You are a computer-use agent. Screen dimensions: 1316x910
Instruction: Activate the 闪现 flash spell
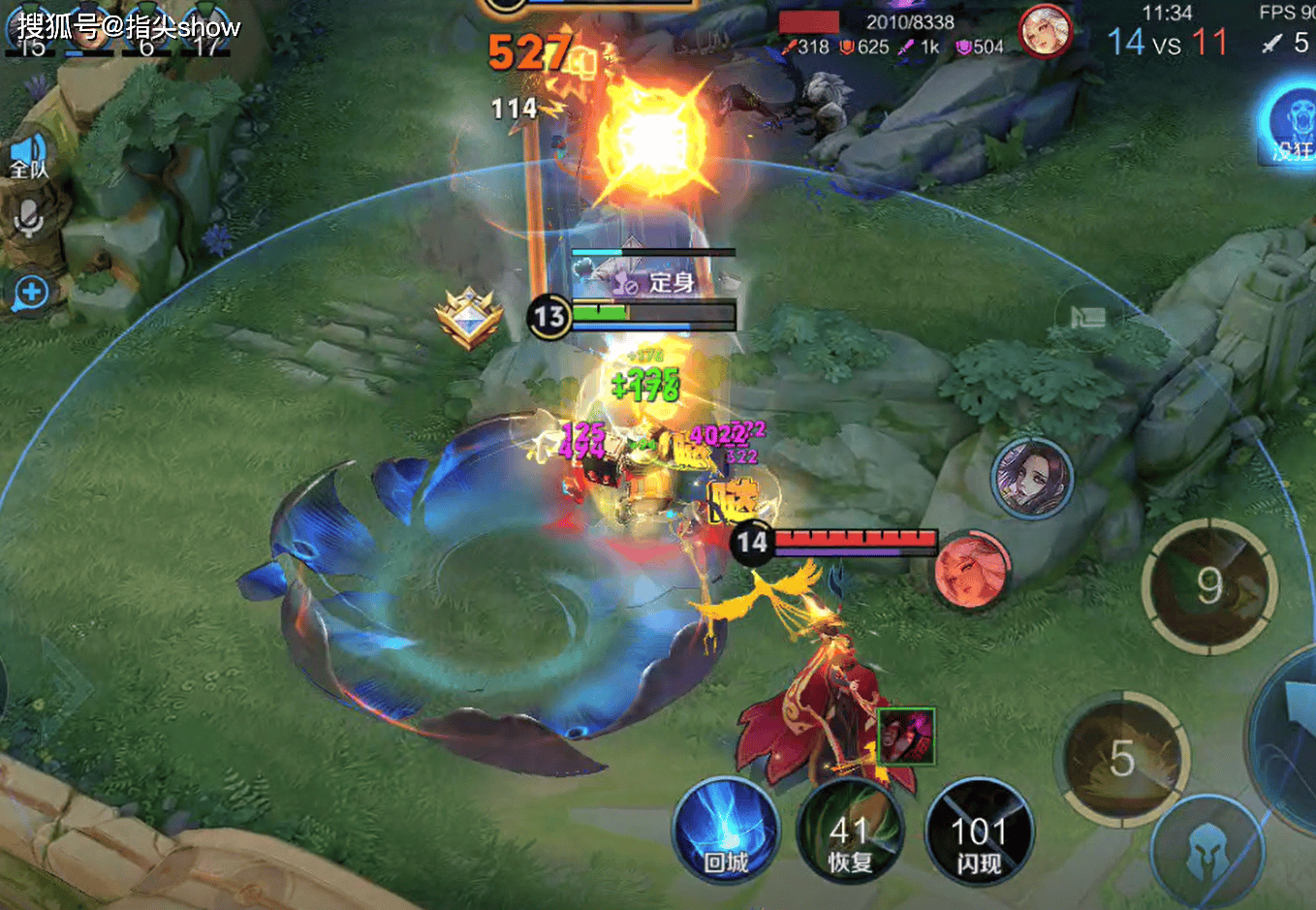click(979, 833)
